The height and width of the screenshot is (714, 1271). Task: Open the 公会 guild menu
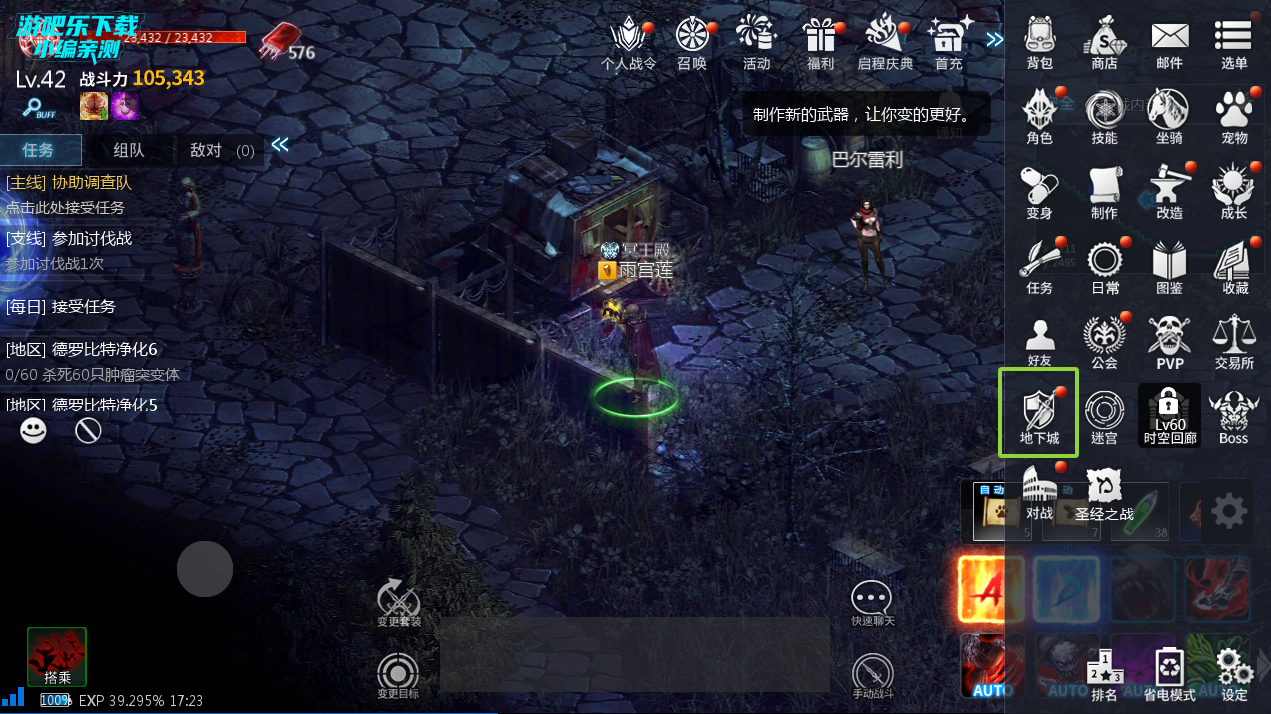[1104, 340]
